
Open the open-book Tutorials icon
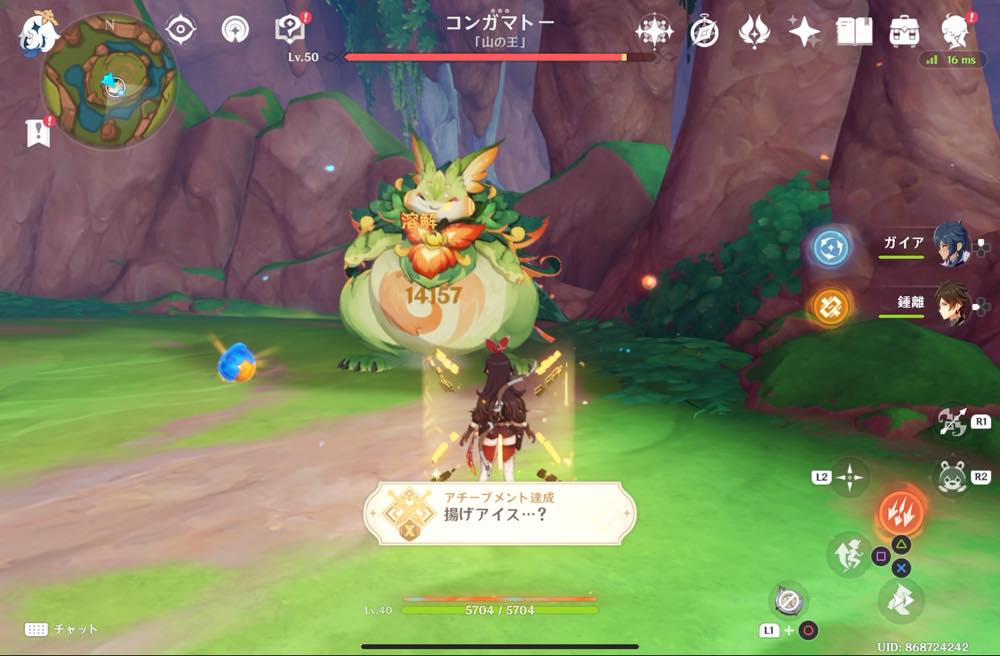855,32
